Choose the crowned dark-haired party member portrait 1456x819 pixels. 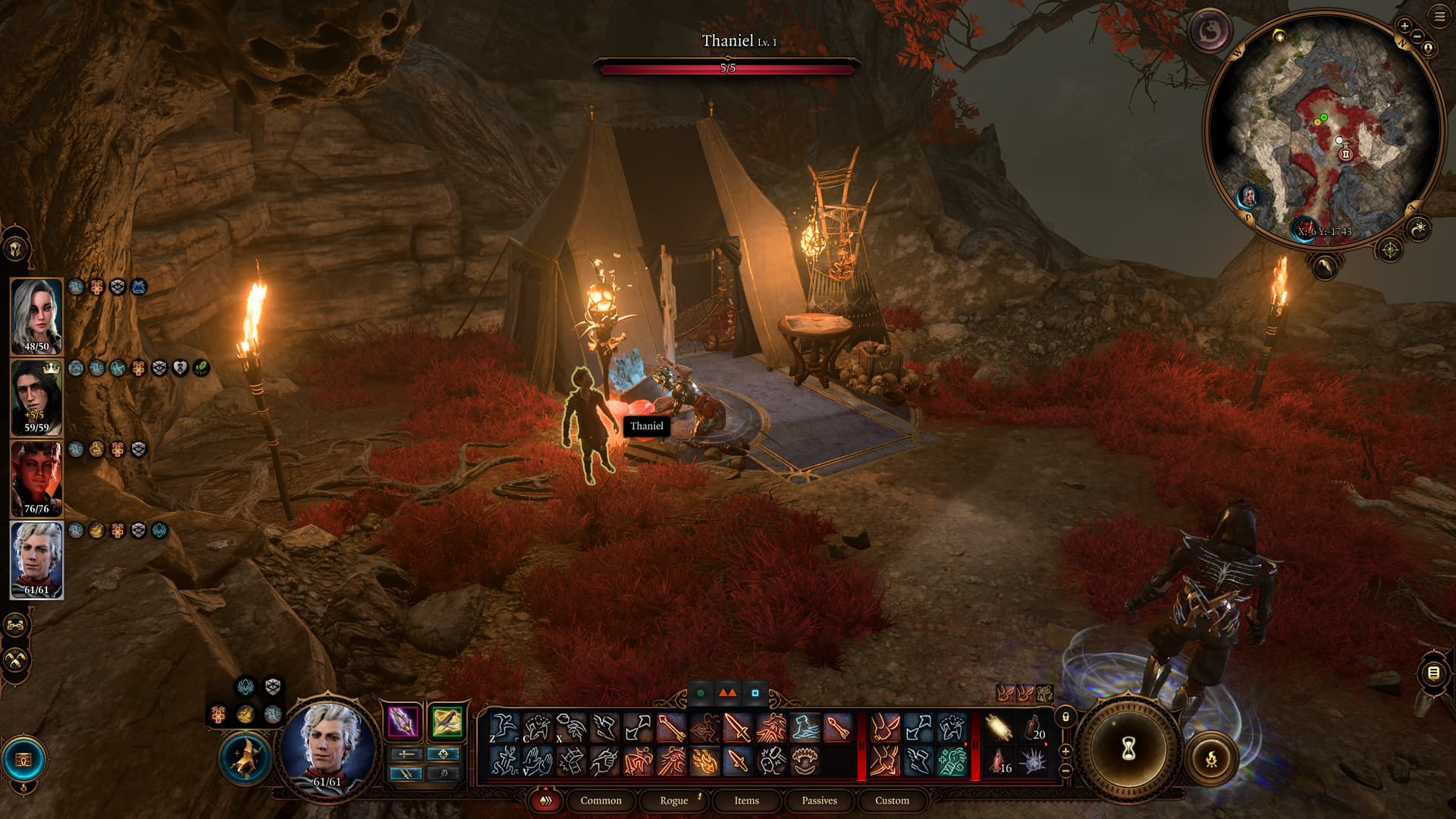[36, 397]
